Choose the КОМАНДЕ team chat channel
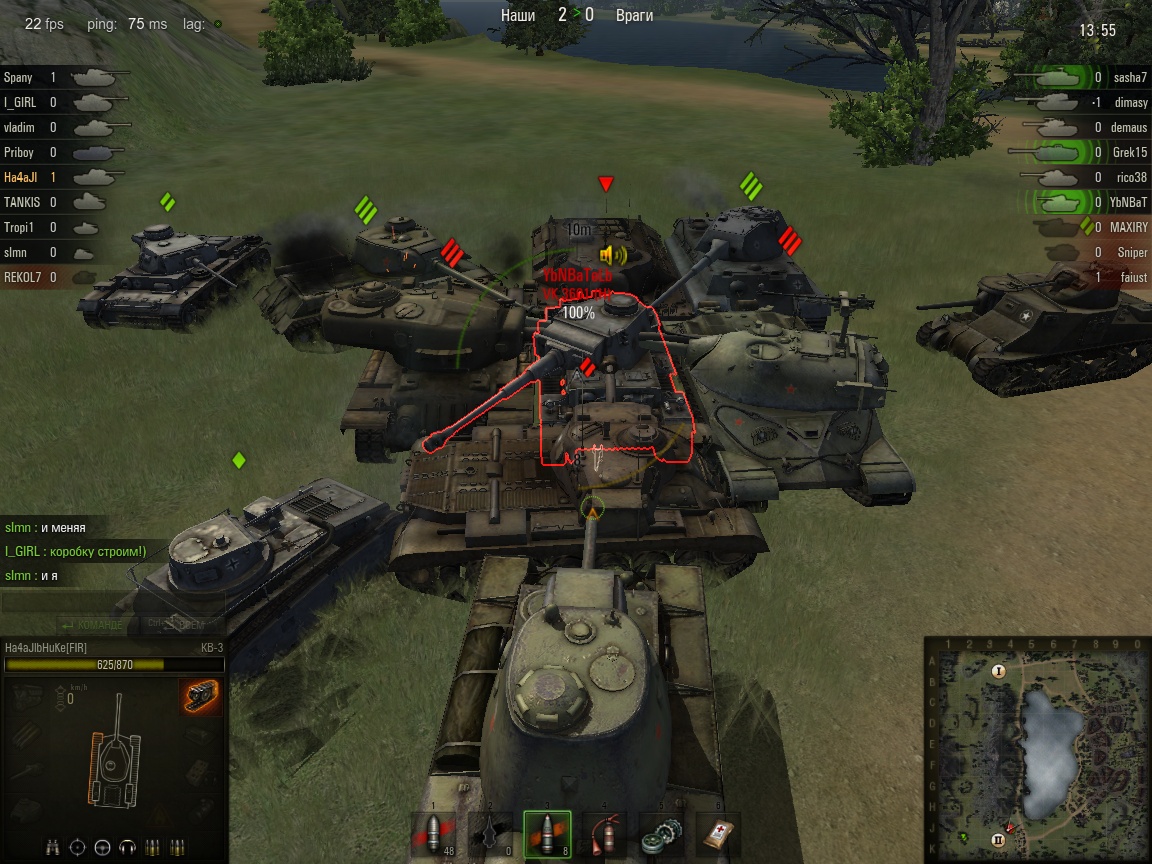The height and width of the screenshot is (864, 1152). 95,625
